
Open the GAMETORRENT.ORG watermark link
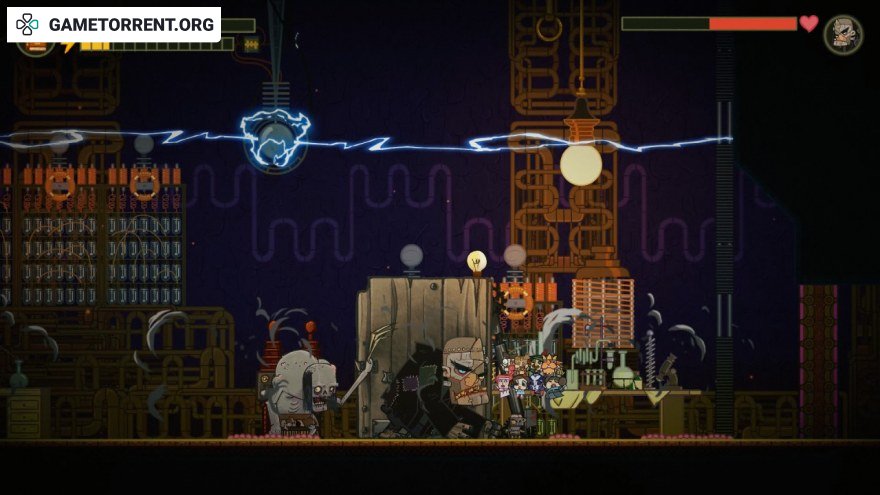tap(115, 25)
